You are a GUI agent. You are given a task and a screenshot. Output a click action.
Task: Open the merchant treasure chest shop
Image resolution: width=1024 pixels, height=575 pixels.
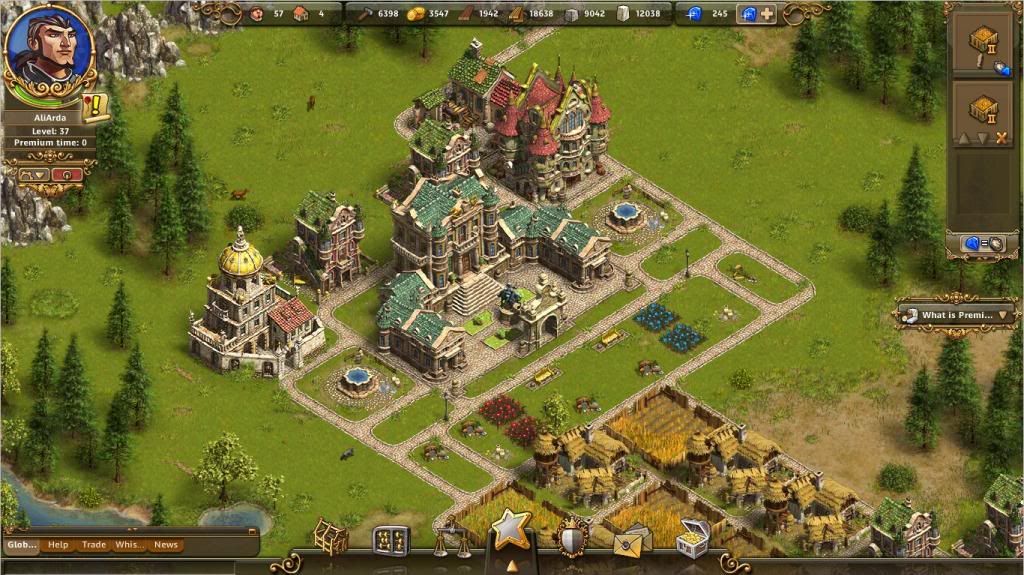(692, 538)
